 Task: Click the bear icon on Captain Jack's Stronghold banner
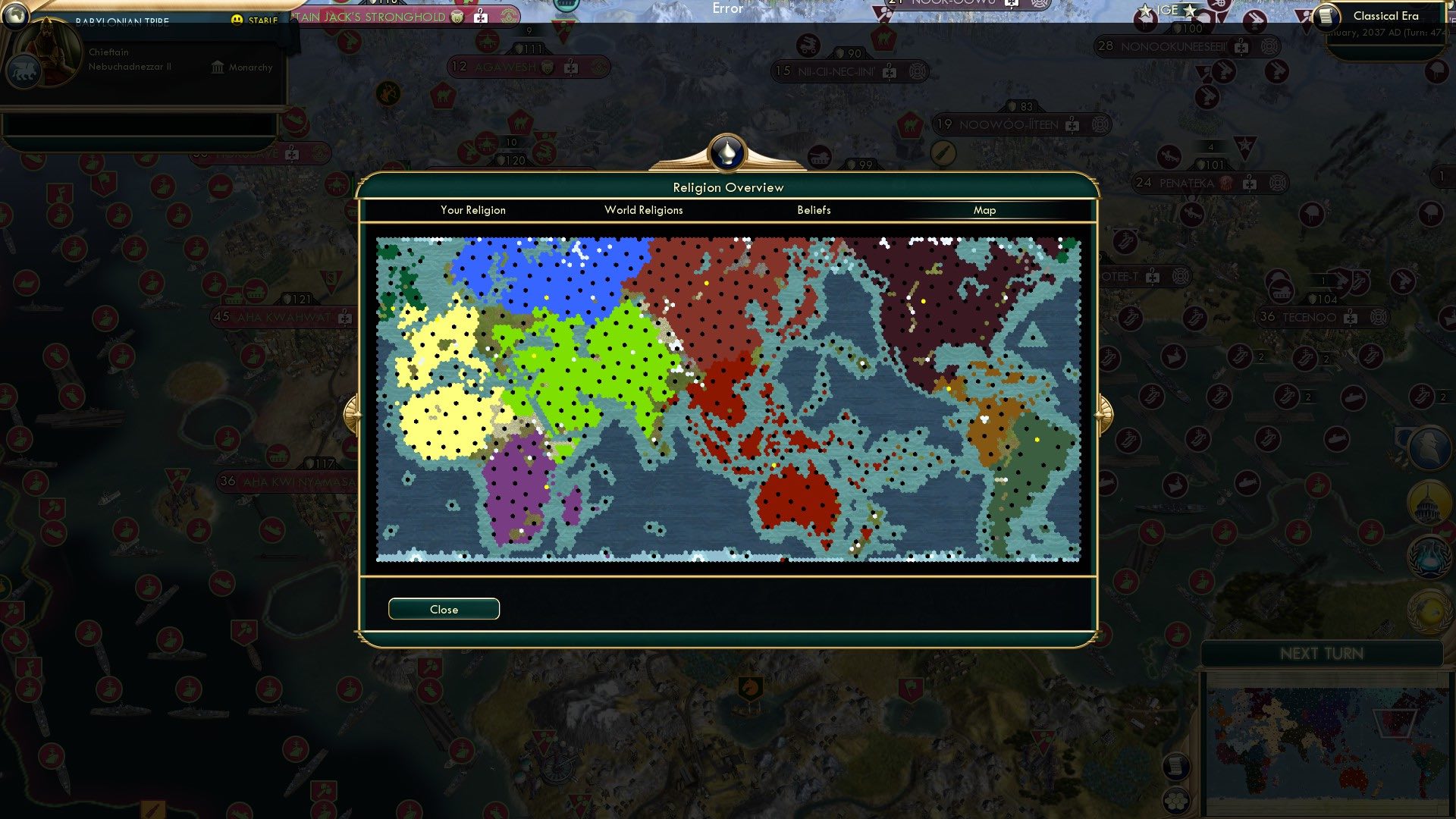pyautogui.click(x=457, y=17)
